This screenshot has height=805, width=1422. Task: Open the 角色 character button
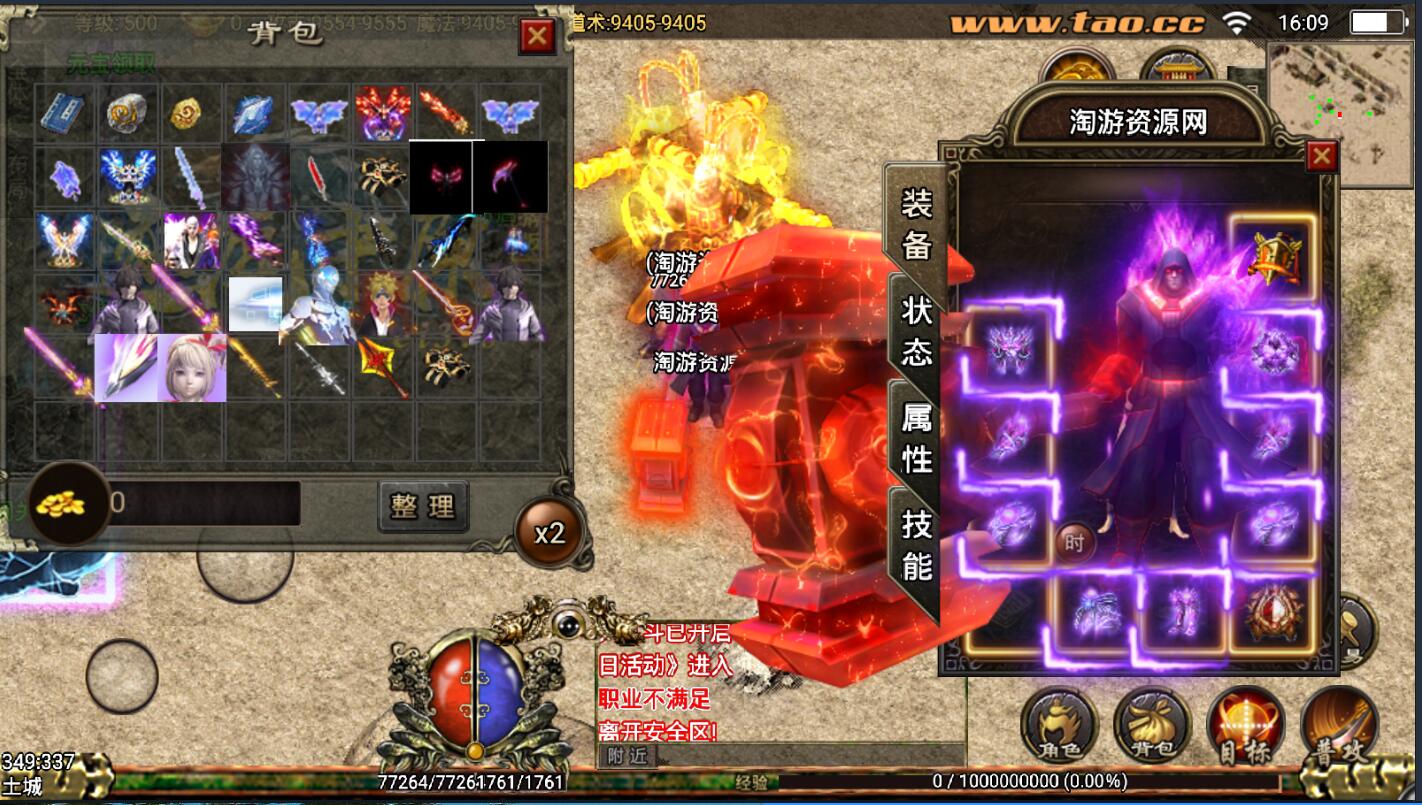click(1059, 725)
